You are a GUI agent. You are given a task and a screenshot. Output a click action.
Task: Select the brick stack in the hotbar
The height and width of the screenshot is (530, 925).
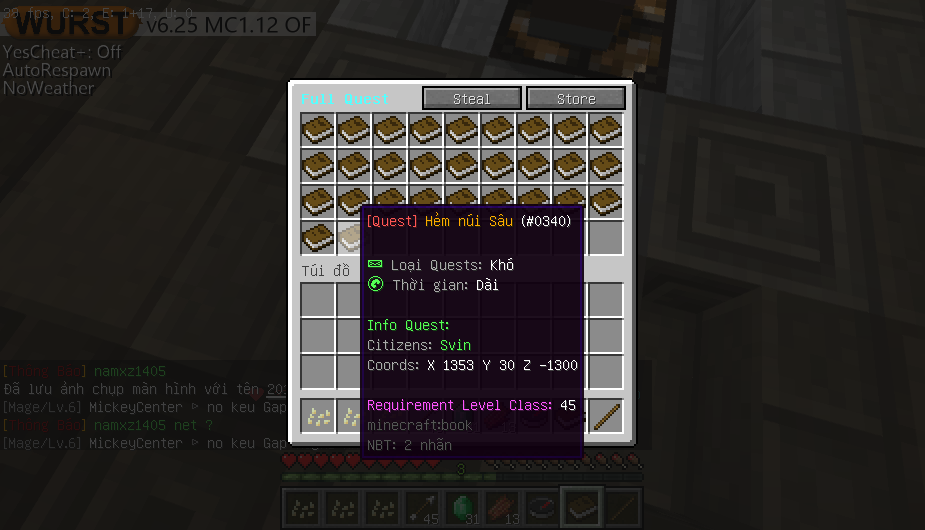(x=502, y=508)
